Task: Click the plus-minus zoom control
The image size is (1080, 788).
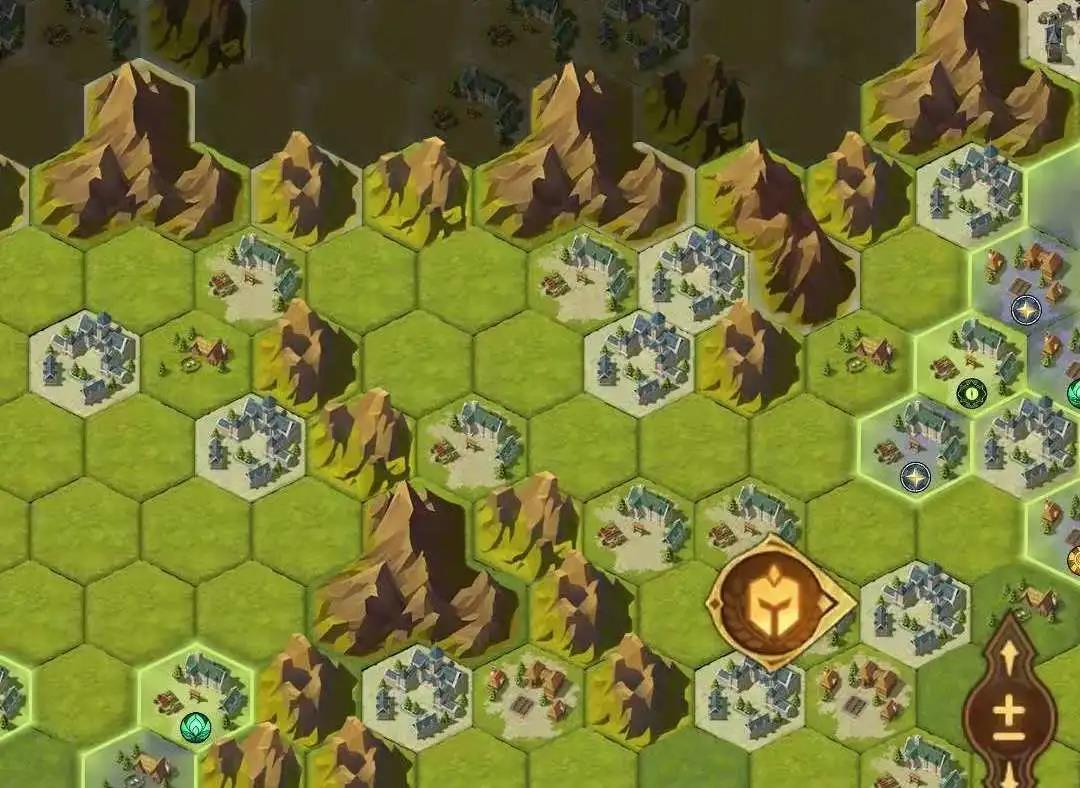Action: coord(1009,715)
